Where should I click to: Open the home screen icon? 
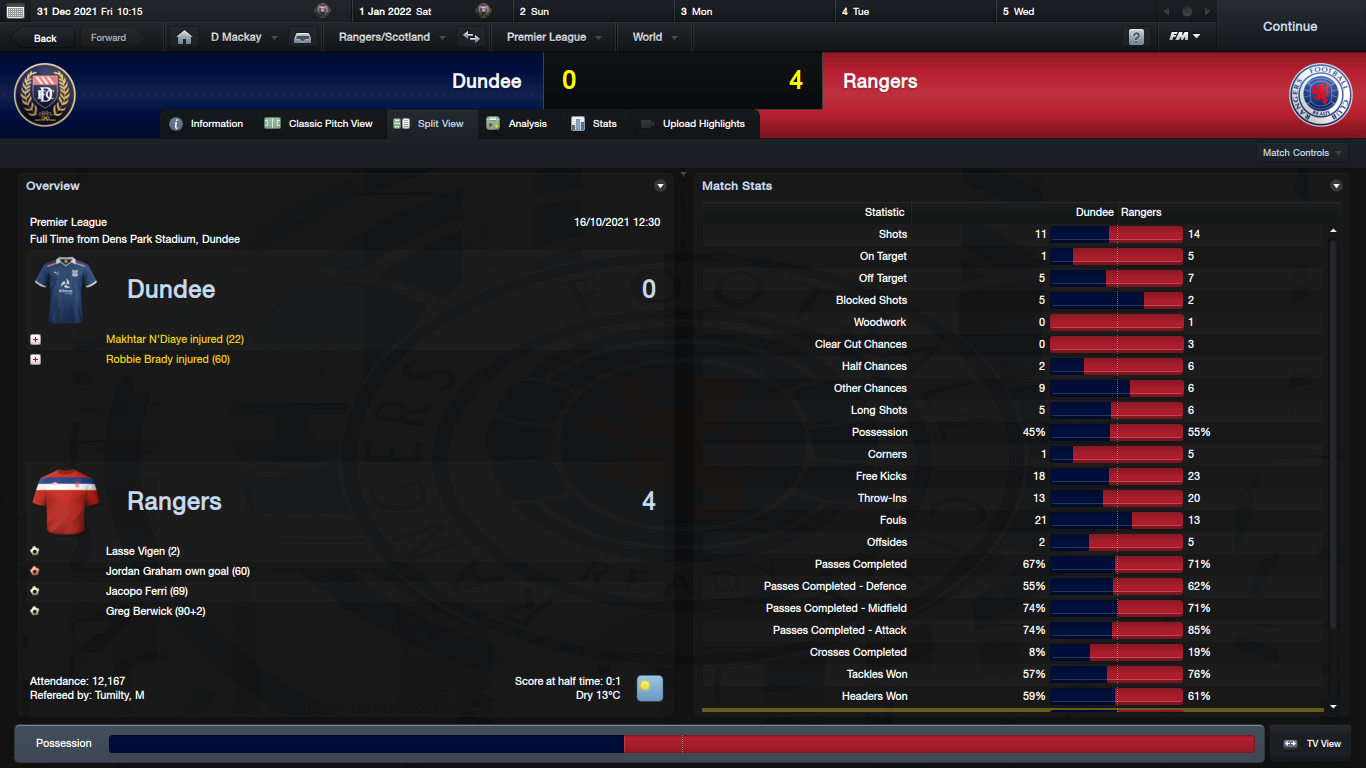tap(184, 37)
